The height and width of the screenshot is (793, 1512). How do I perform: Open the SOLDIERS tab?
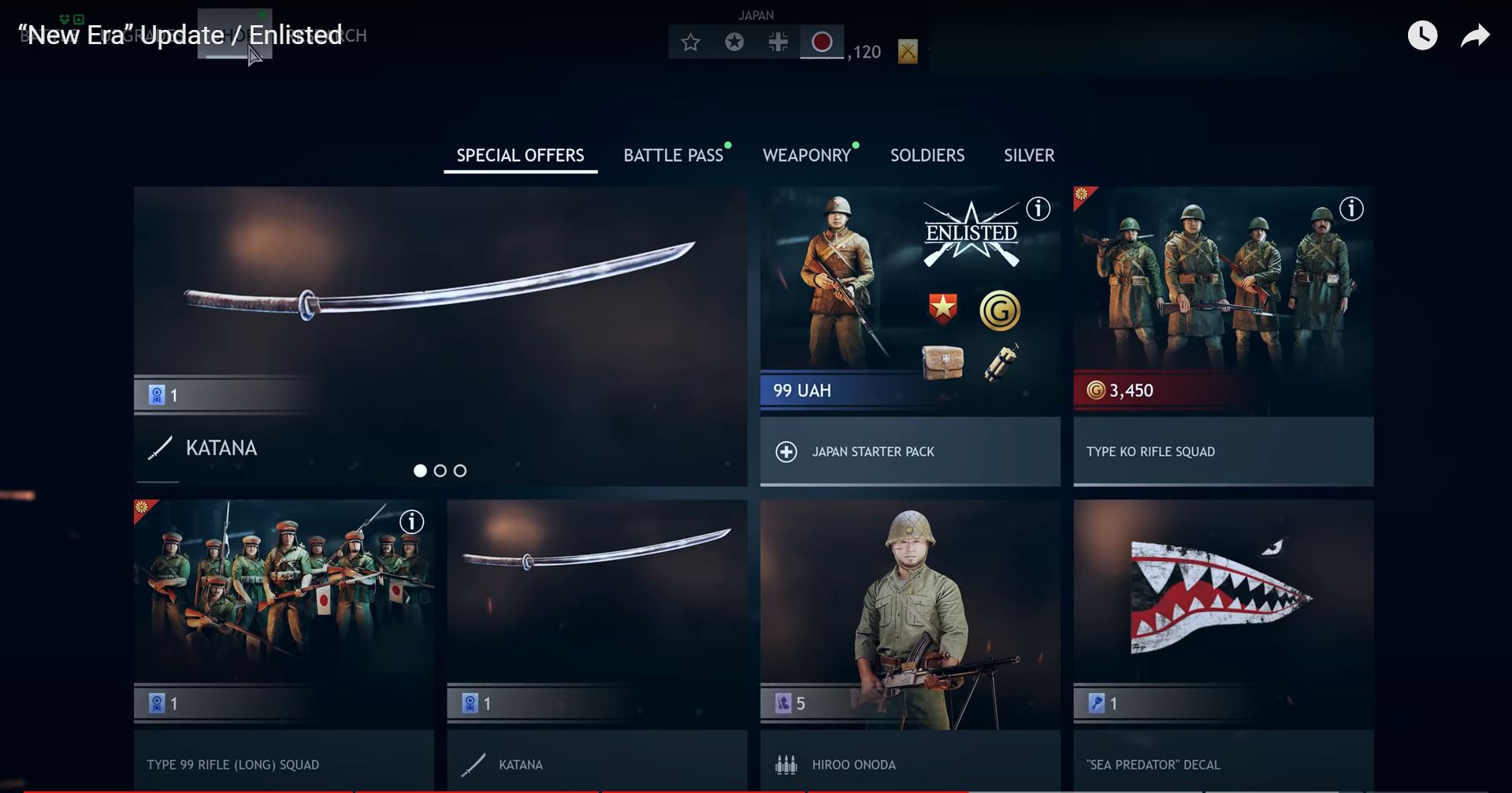click(927, 155)
